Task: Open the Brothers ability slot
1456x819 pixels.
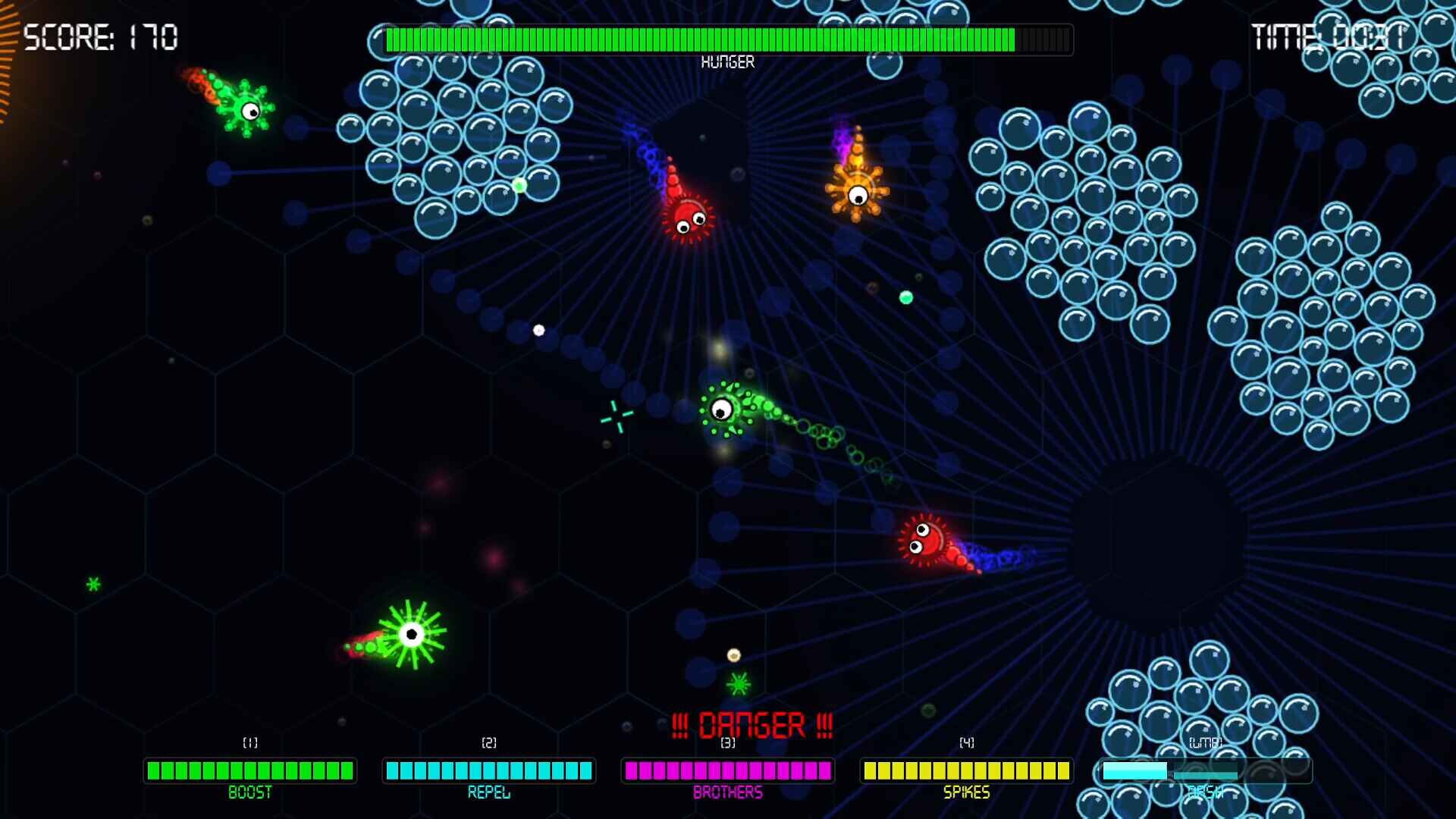Action: (x=728, y=770)
